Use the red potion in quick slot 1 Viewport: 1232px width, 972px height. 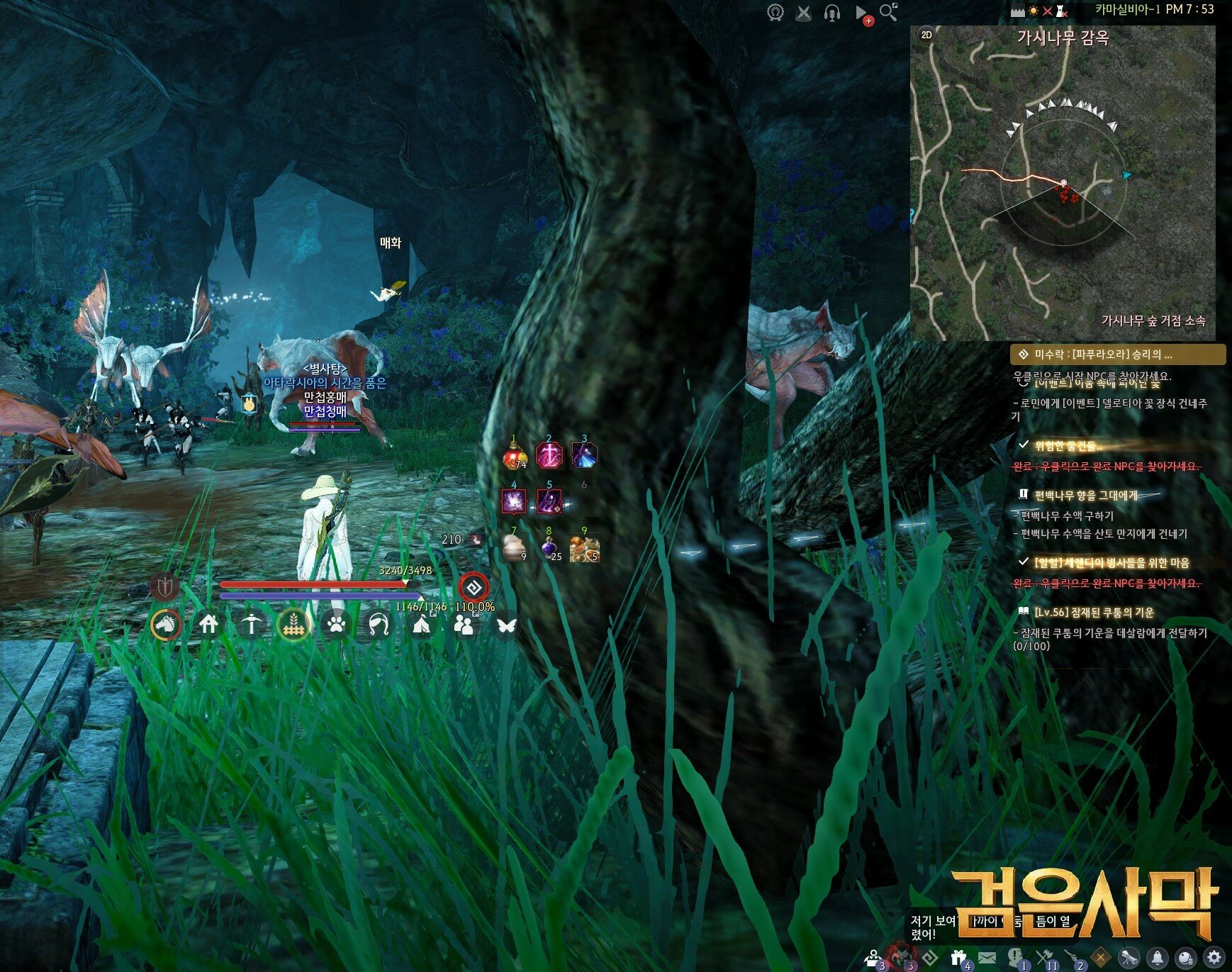[515, 457]
